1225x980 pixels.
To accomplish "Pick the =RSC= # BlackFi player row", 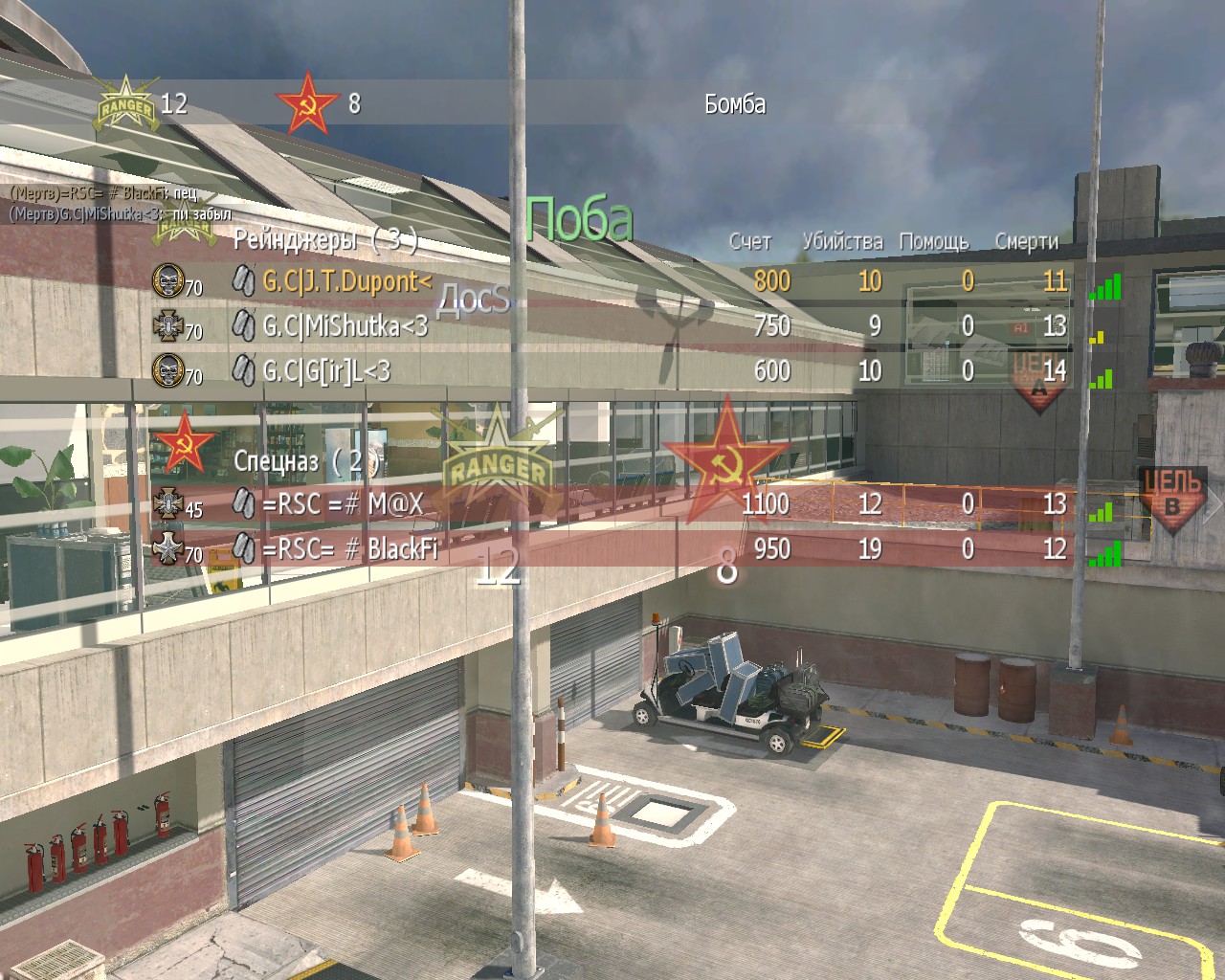I will [349, 549].
